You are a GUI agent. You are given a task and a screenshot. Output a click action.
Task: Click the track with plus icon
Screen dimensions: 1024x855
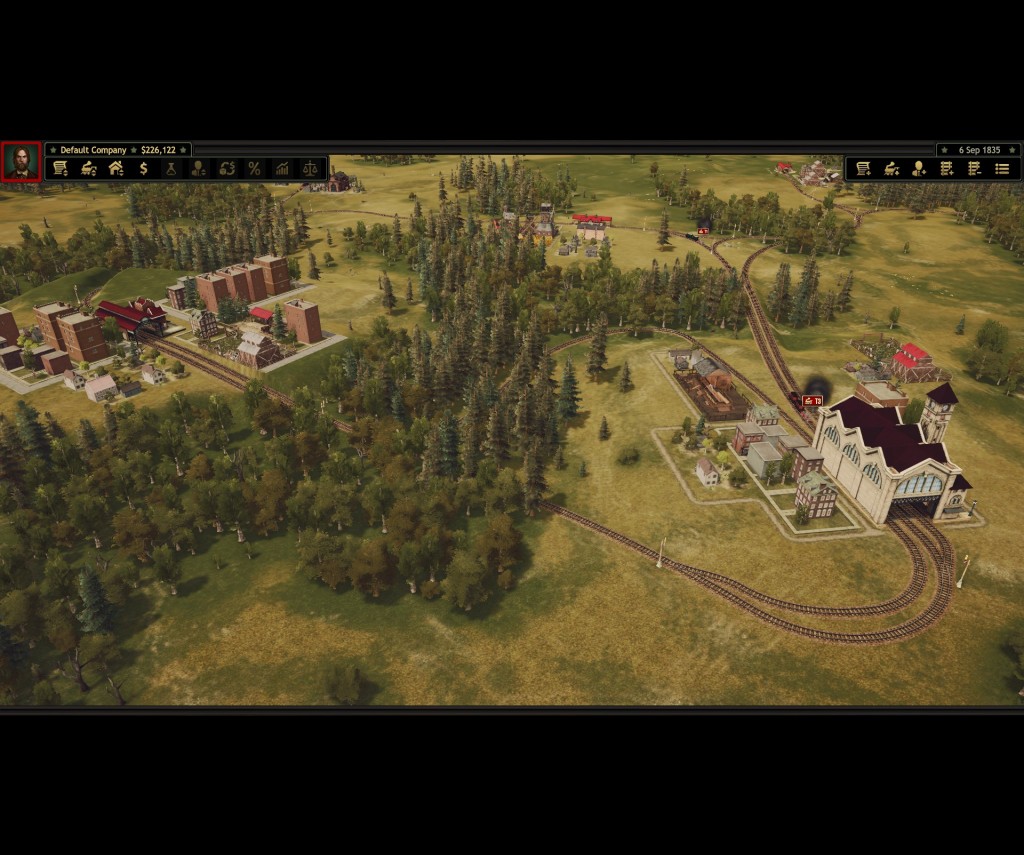(x=946, y=169)
